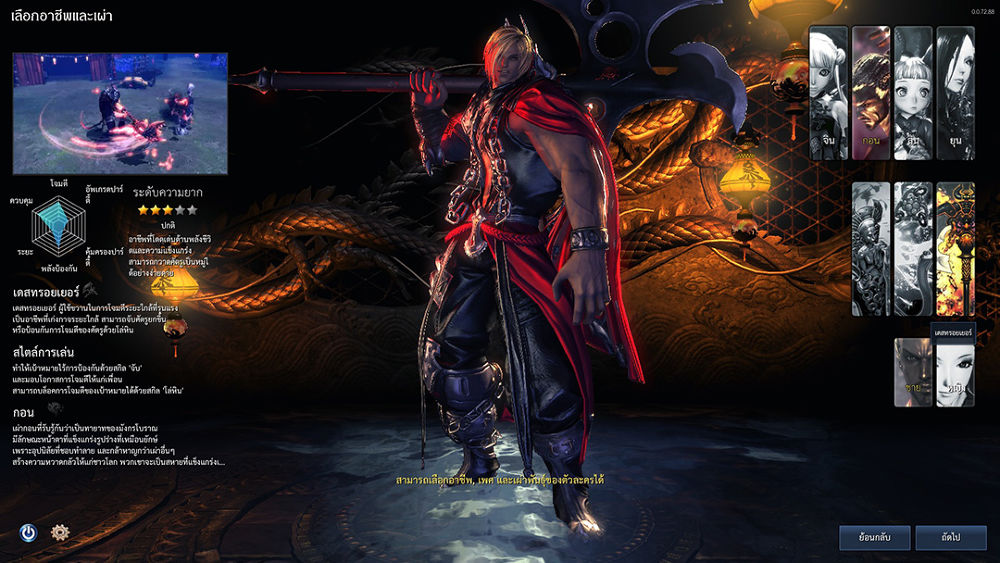Play the Destroyer combat preview video
The width and height of the screenshot is (1000, 563).
coord(120,113)
